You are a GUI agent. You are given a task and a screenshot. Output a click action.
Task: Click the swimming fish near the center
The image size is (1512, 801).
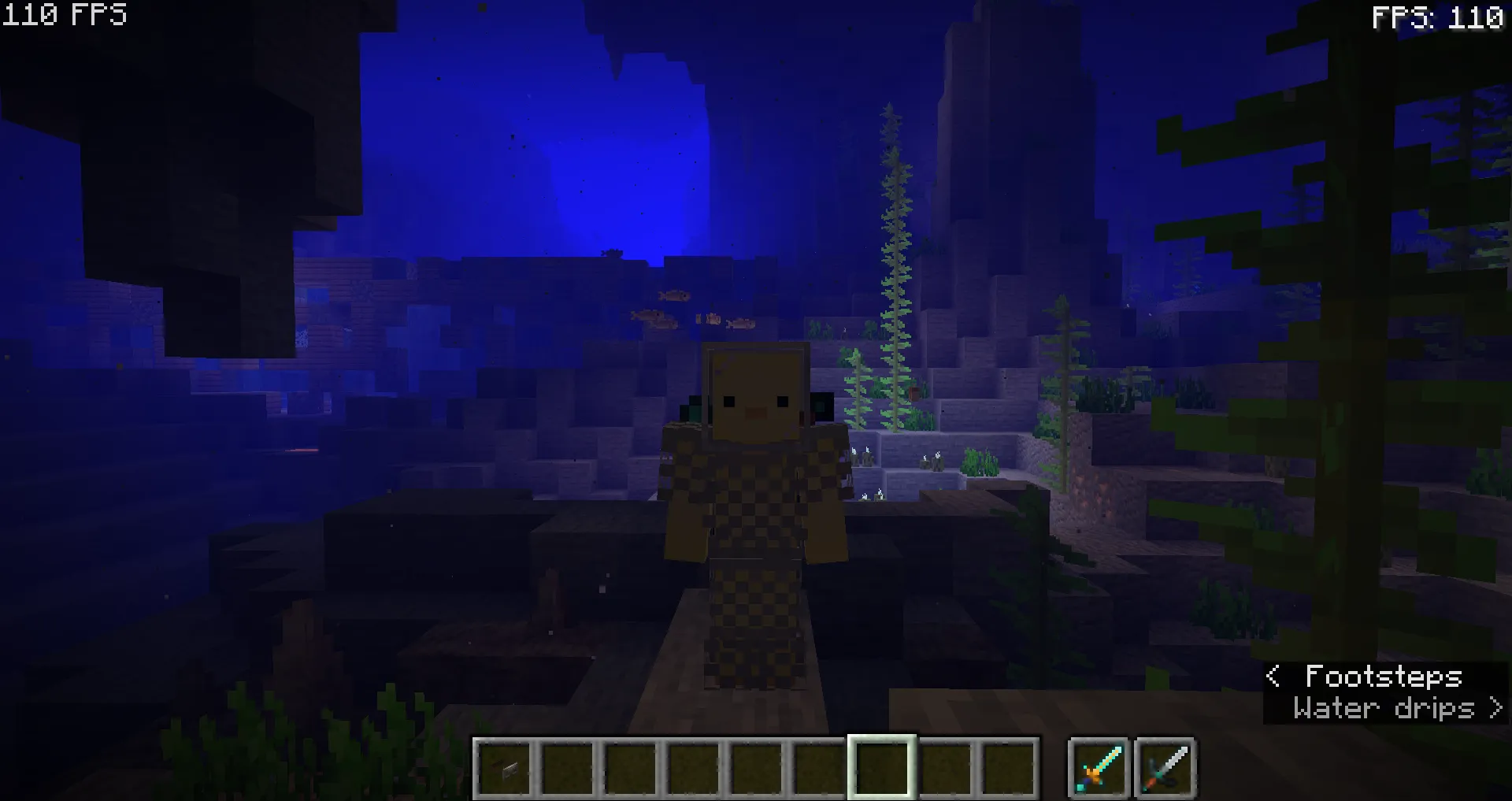point(673,295)
